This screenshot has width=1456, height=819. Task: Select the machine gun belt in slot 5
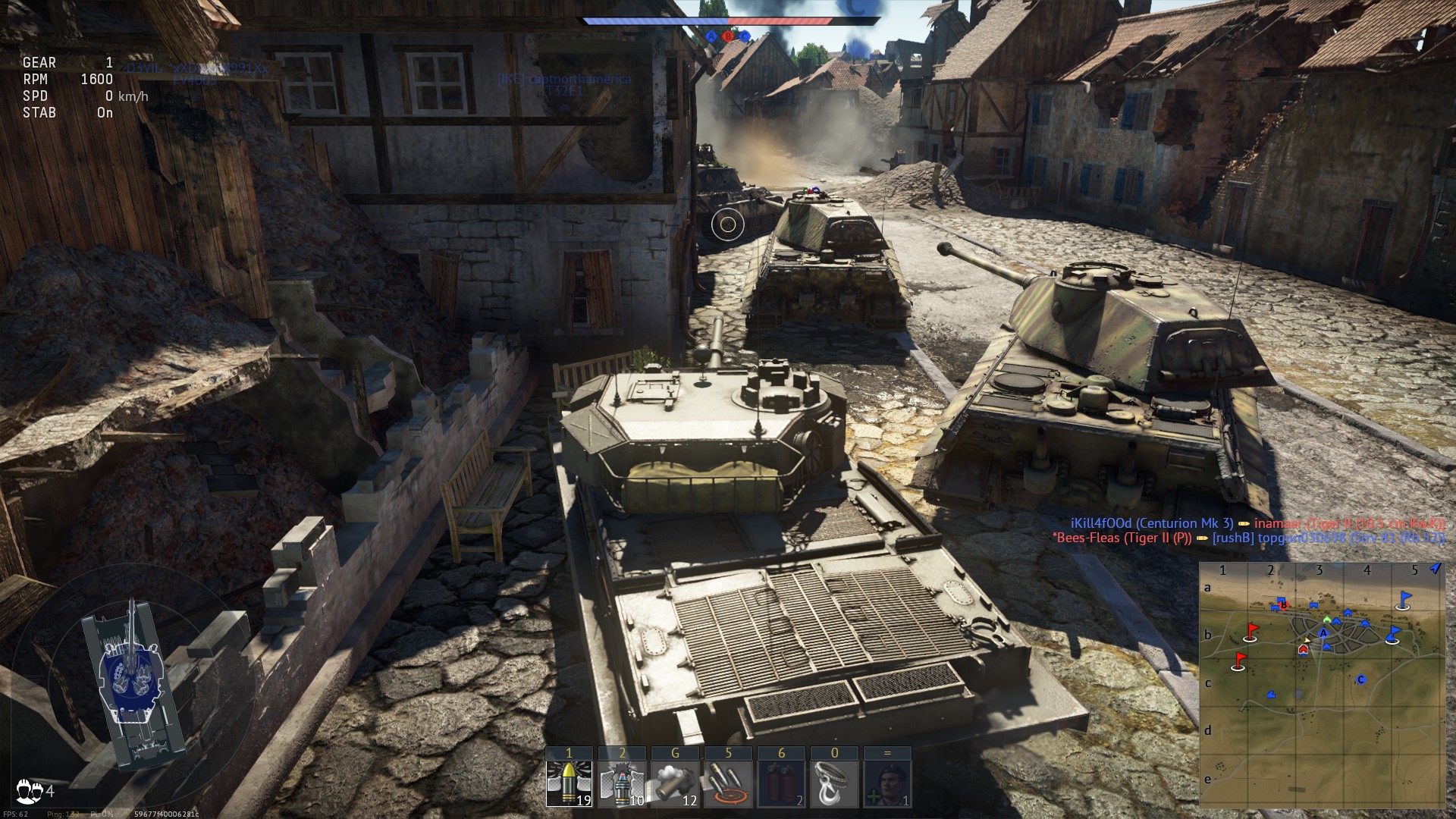click(729, 781)
